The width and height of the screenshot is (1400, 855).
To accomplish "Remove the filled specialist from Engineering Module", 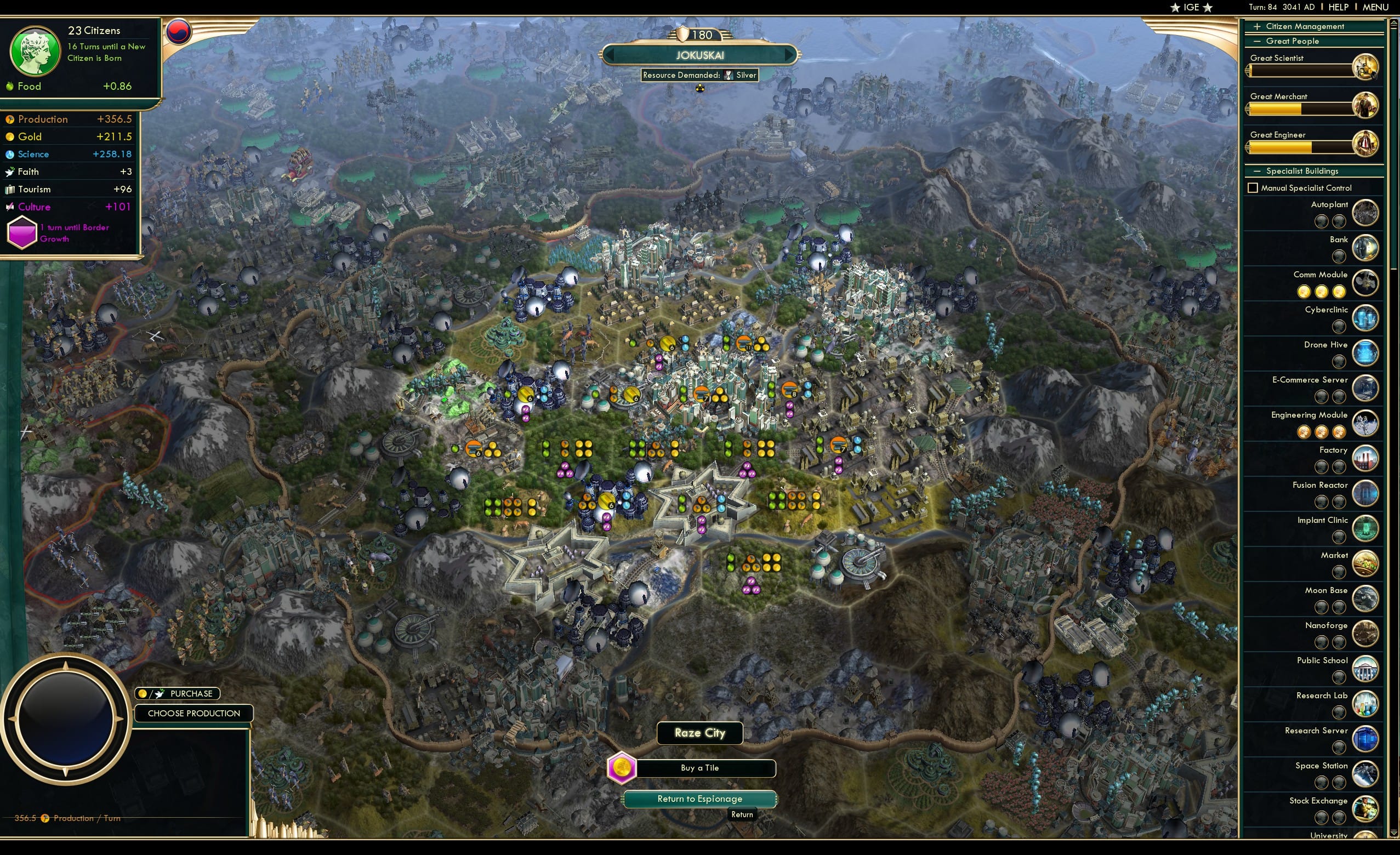I will [x=1304, y=432].
